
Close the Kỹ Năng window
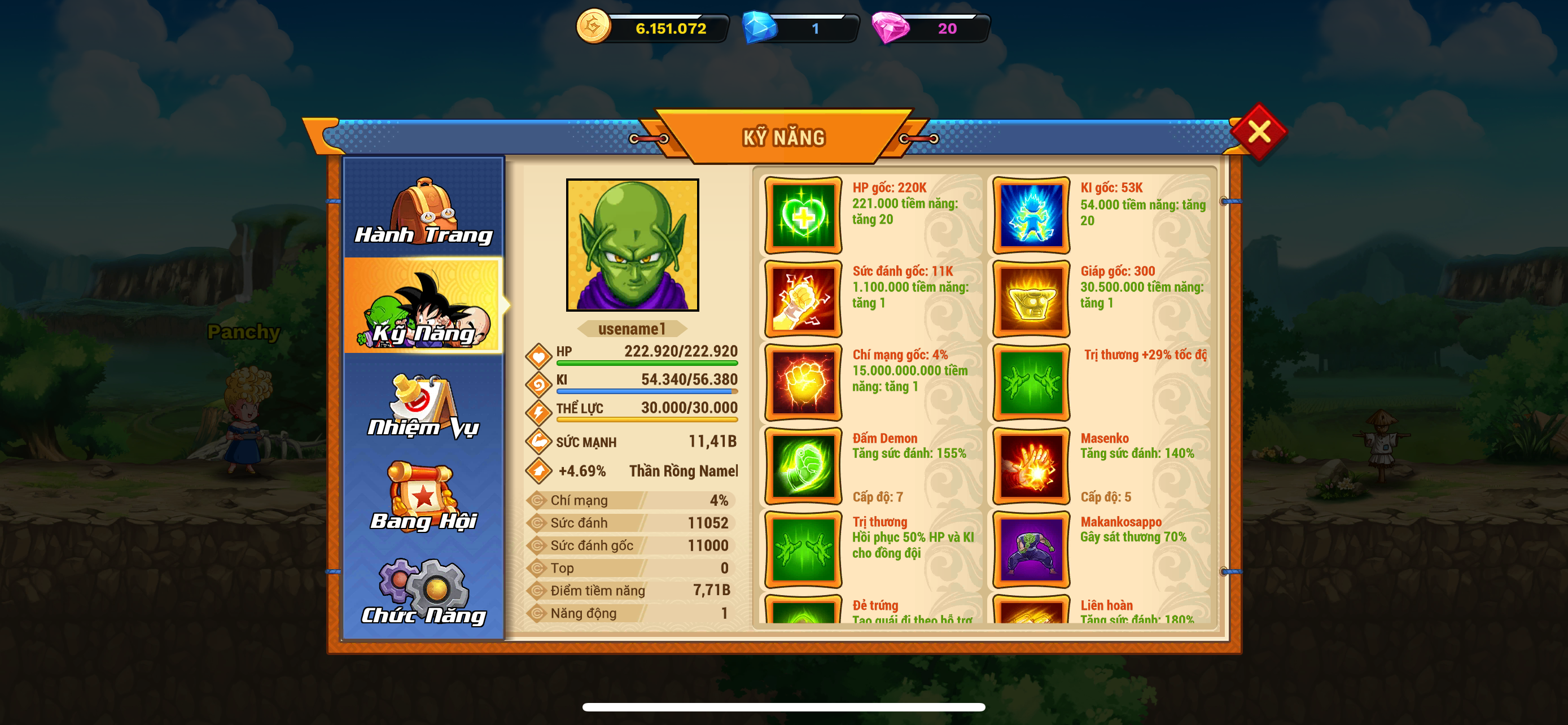point(1258,132)
